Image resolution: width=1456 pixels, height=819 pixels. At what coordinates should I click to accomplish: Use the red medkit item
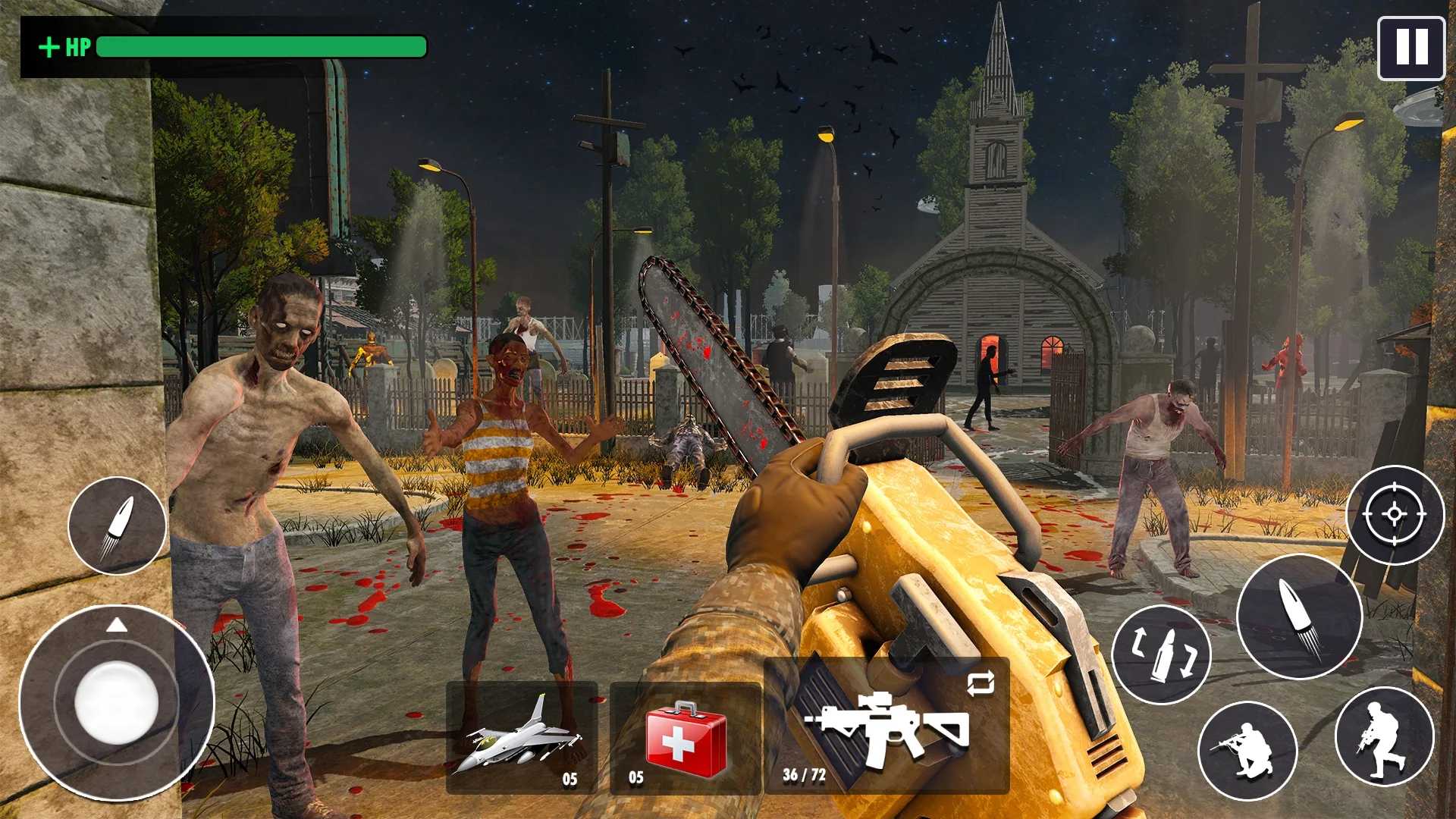point(686,737)
